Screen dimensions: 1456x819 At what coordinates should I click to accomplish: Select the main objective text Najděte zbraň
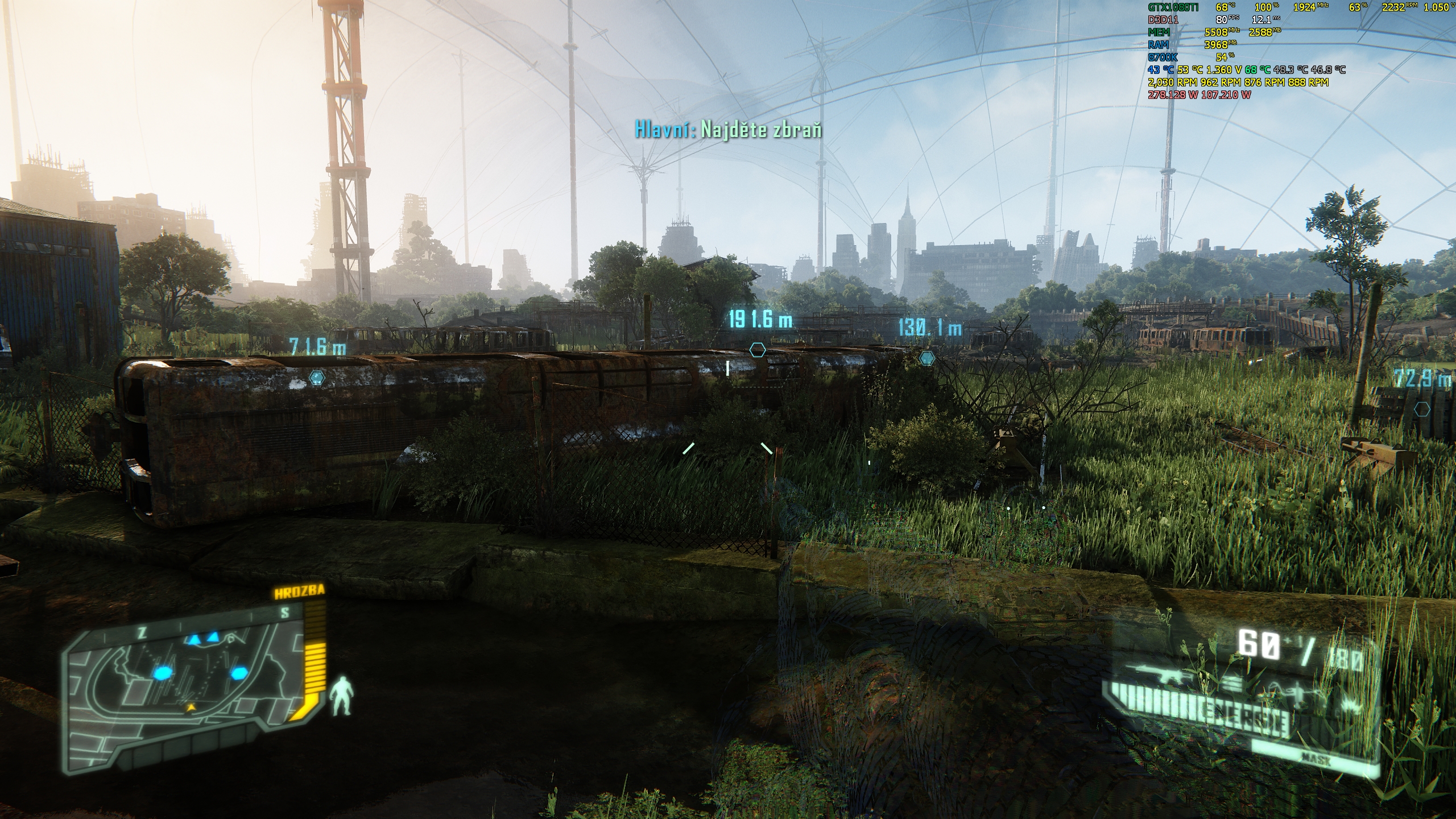[728, 130]
